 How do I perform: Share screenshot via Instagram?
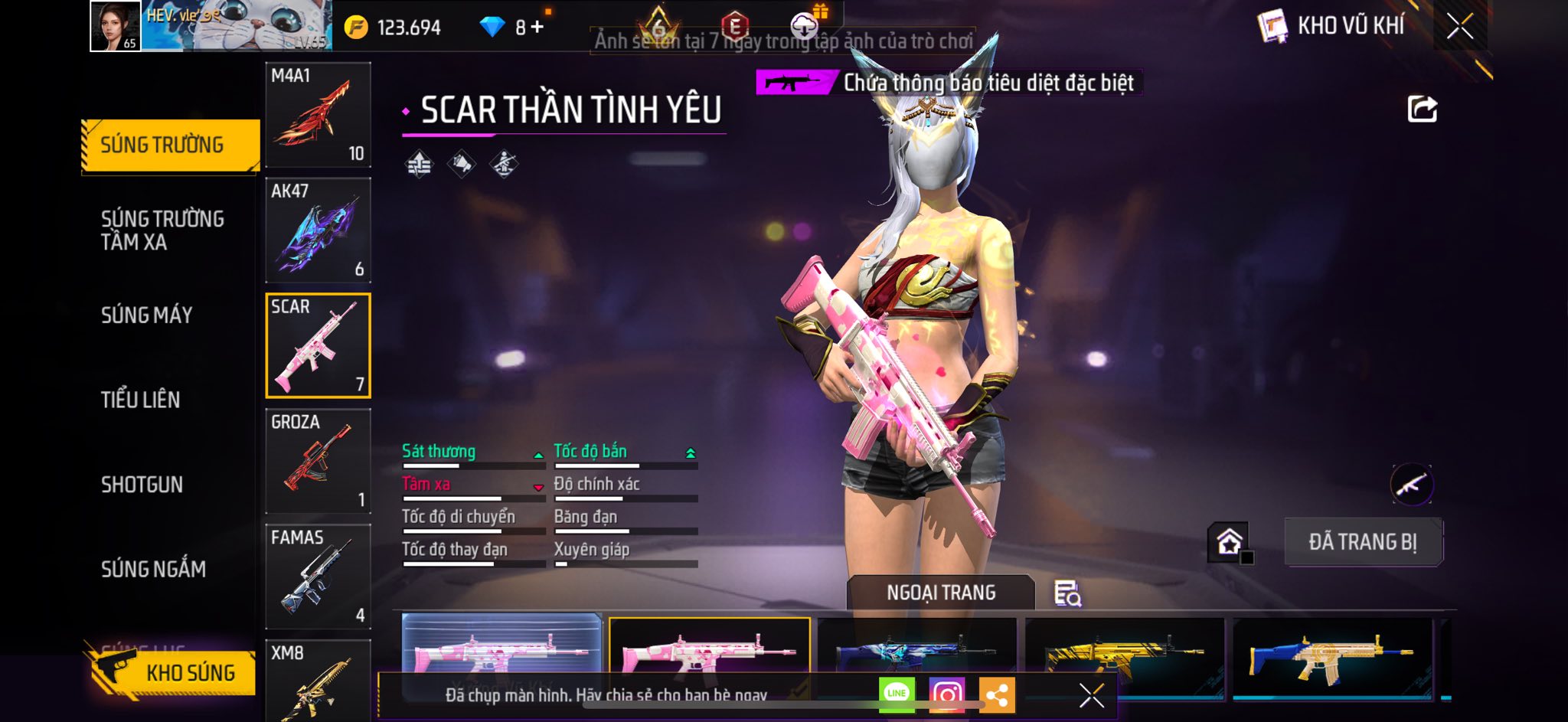coord(947,694)
